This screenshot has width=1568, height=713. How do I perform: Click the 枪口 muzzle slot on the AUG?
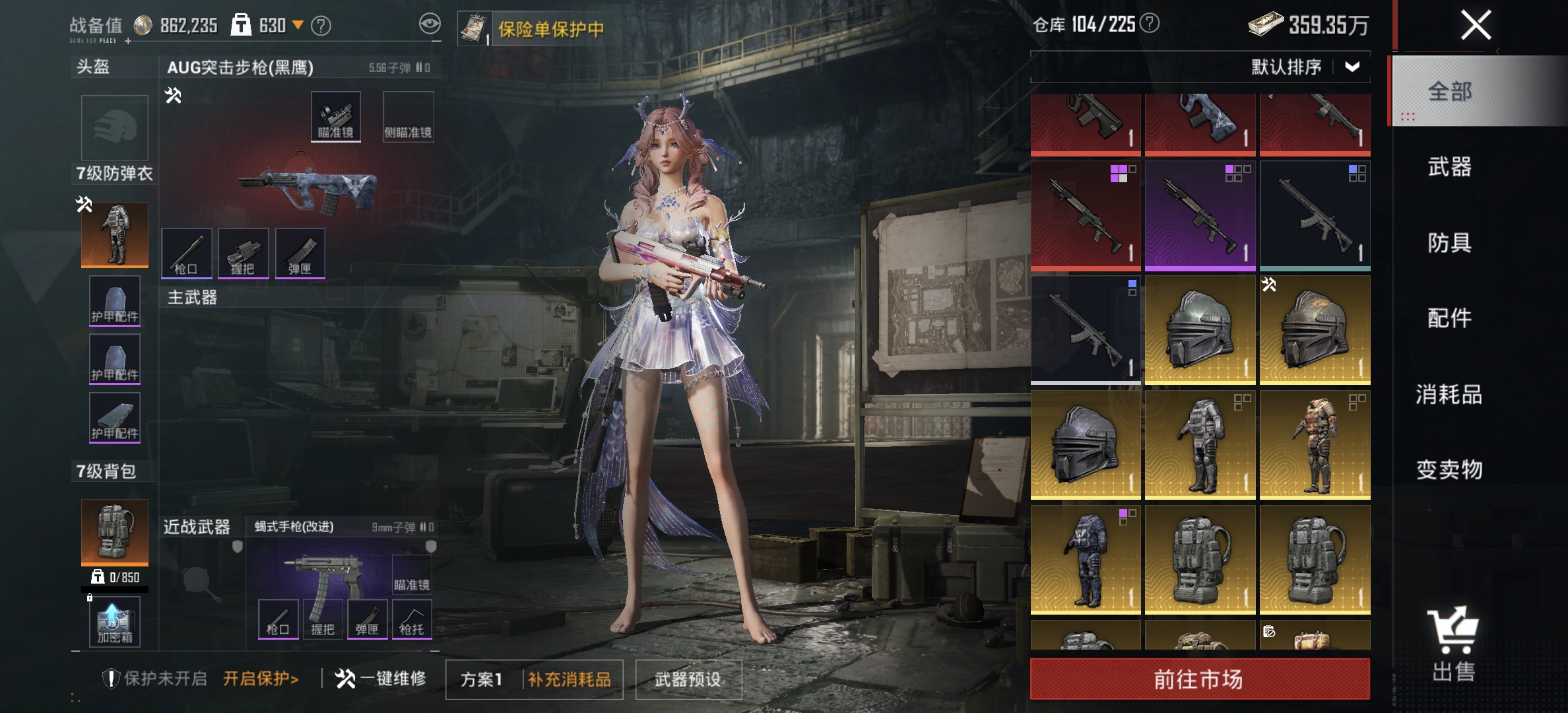tap(186, 253)
